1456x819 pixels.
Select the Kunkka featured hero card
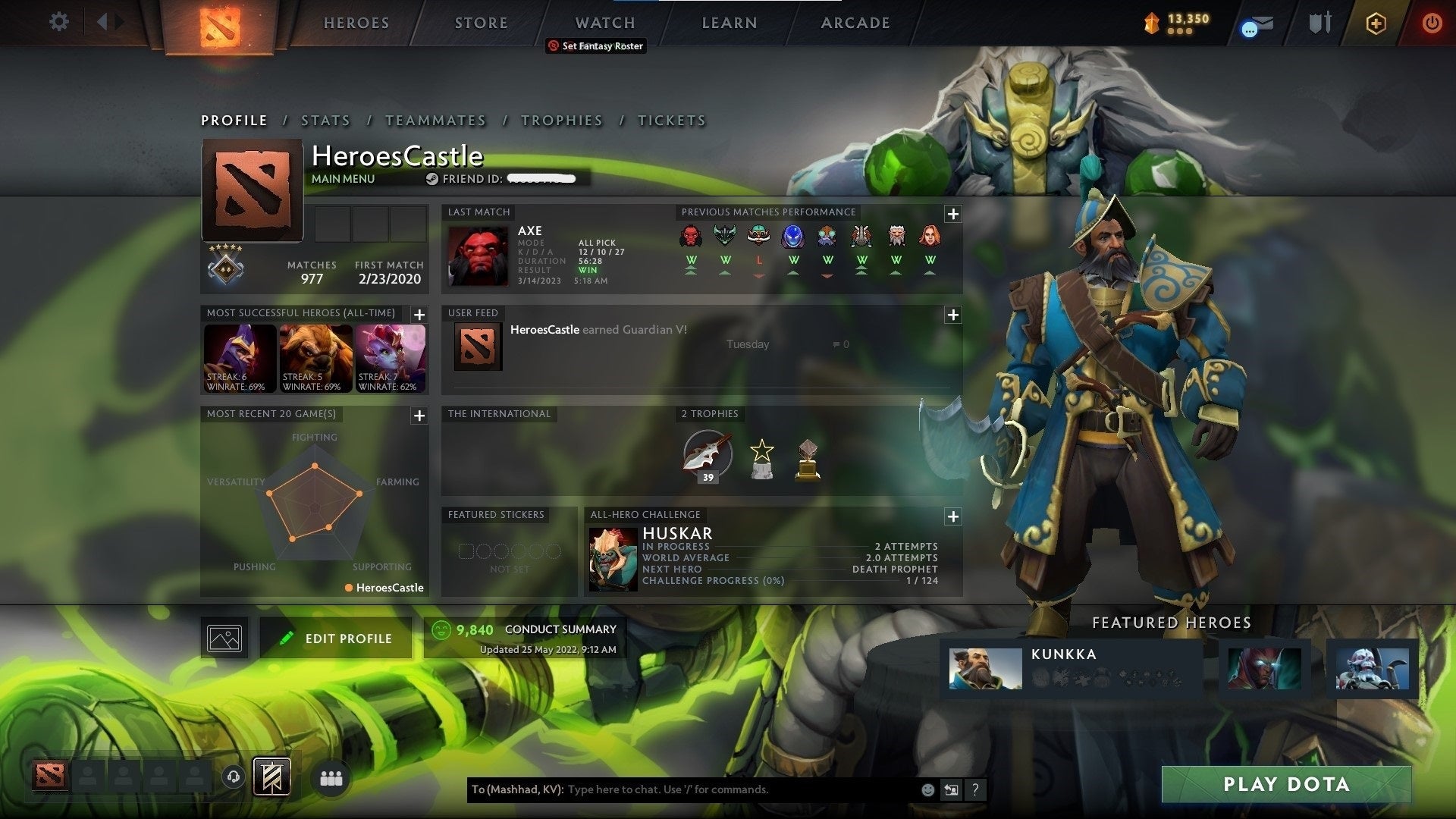click(1071, 667)
